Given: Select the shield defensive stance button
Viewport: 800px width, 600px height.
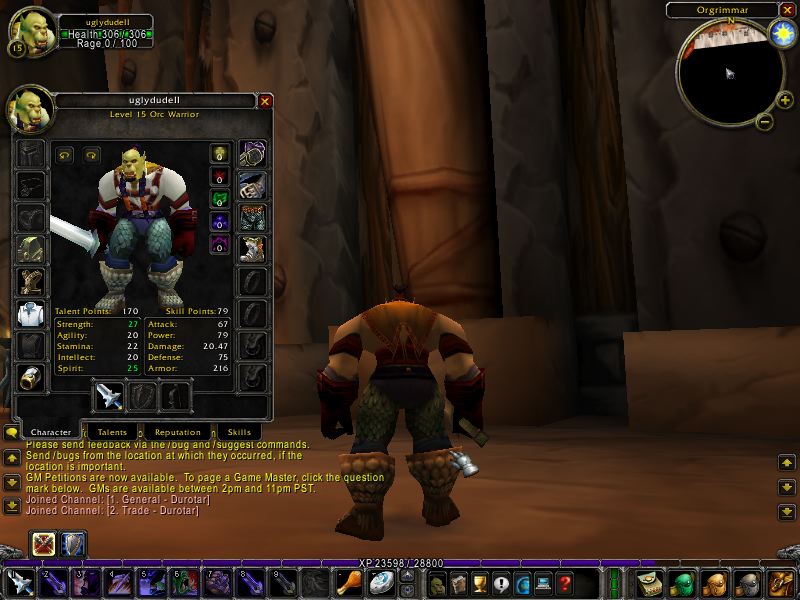Looking at the screenshot, I should pyautogui.click(x=74, y=544).
